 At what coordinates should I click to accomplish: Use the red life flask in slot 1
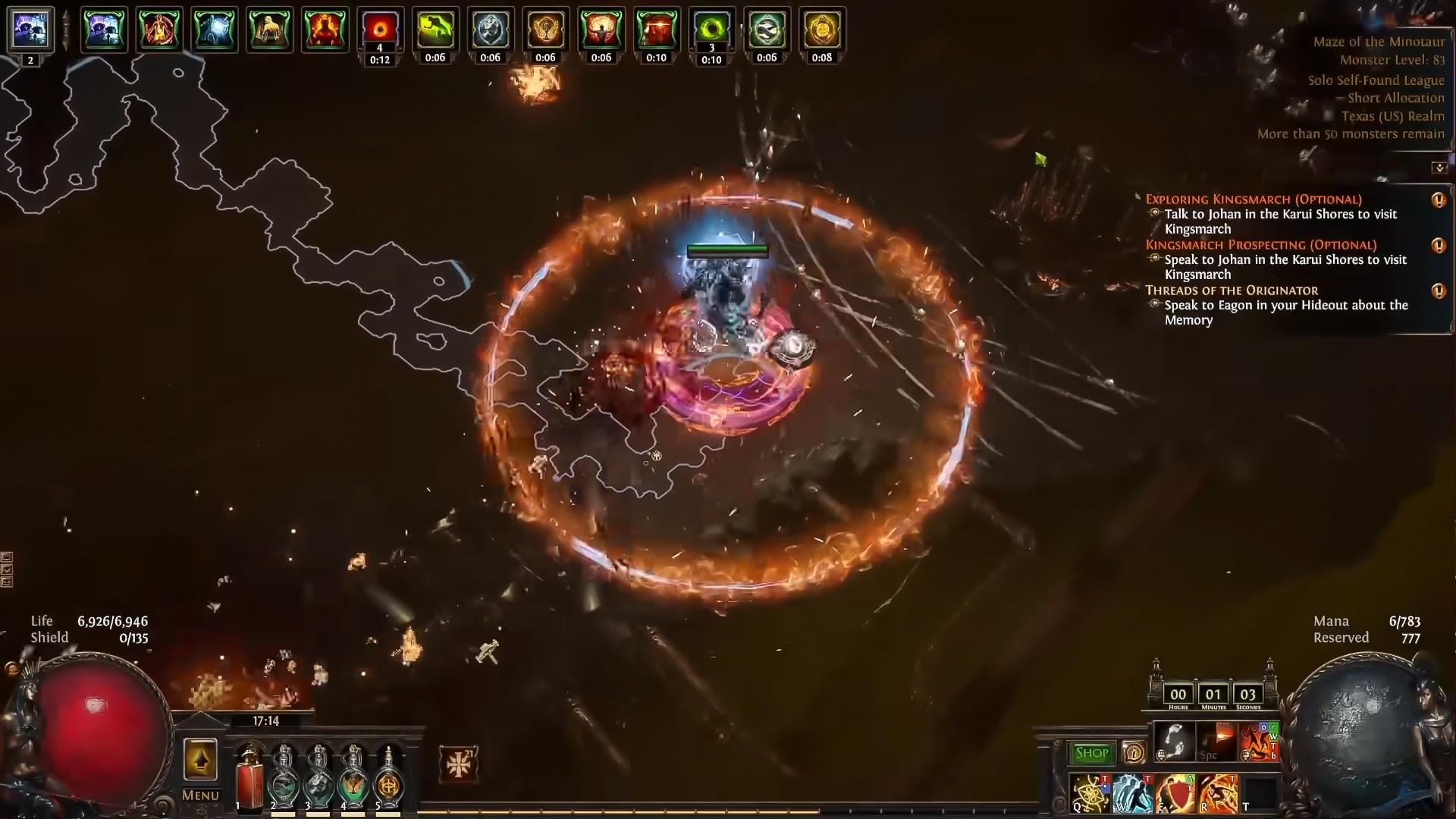249,779
